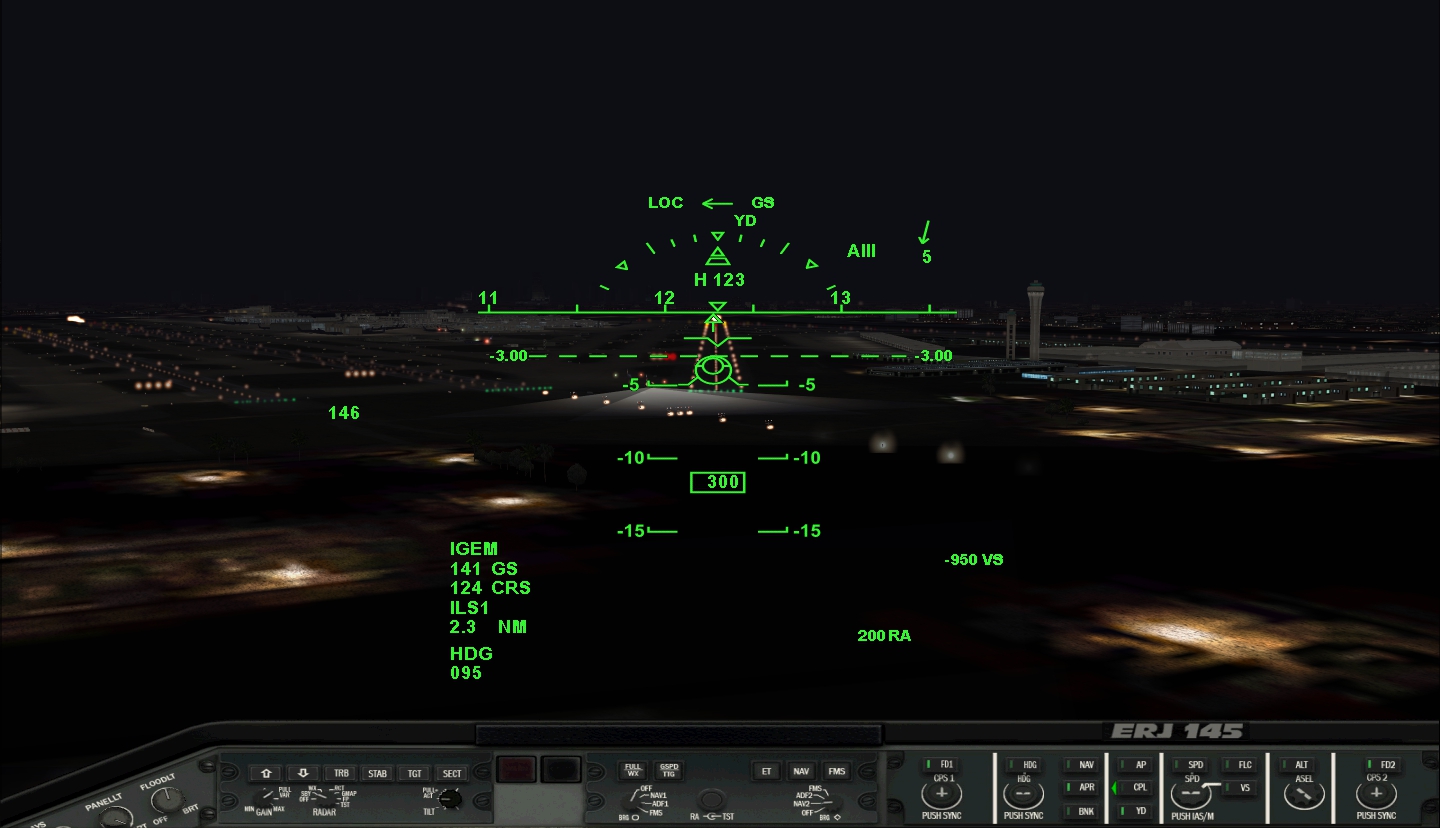Image resolution: width=1440 pixels, height=828 pixels.
Task: Enable the FLC flight level change mode
Action: [x=1242, y=765]
